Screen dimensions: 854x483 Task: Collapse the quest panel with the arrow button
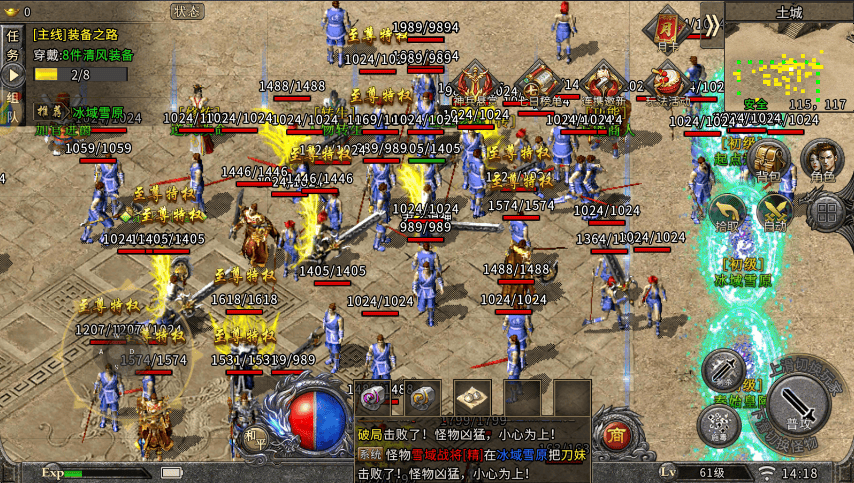point(14,75)
